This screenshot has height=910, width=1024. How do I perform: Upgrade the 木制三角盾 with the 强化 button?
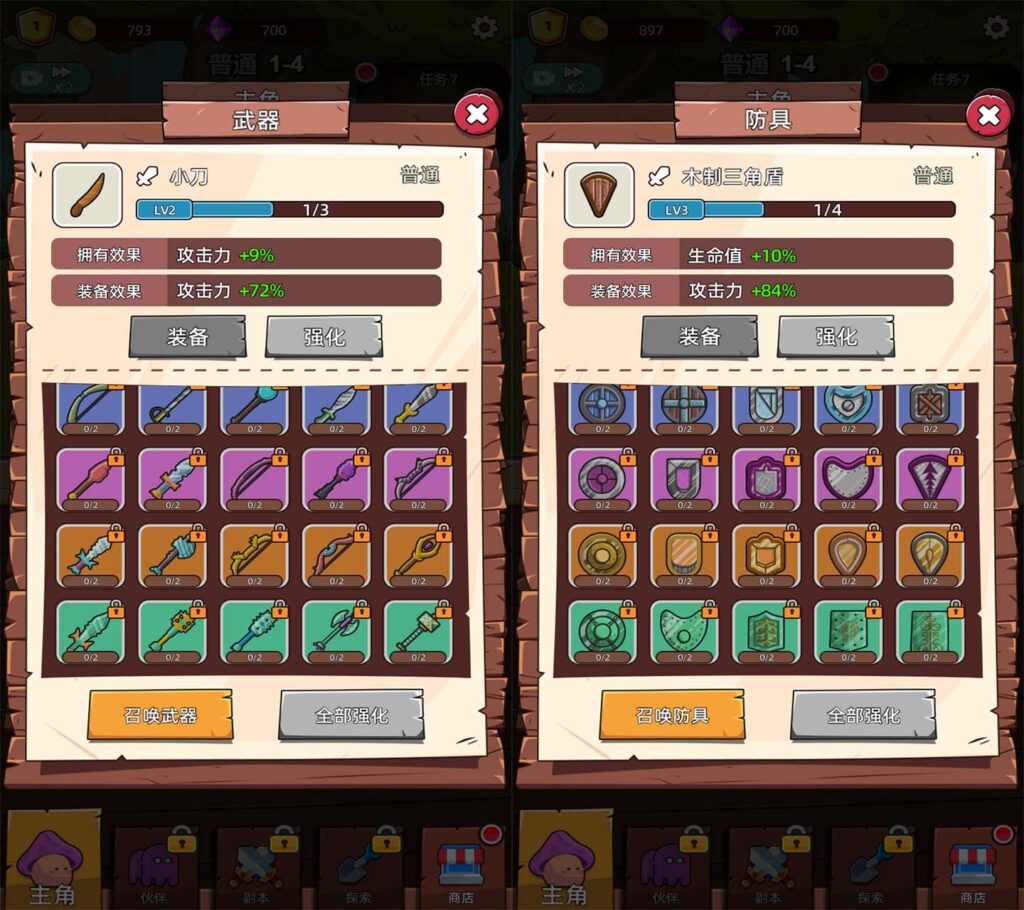pos(835,337)
